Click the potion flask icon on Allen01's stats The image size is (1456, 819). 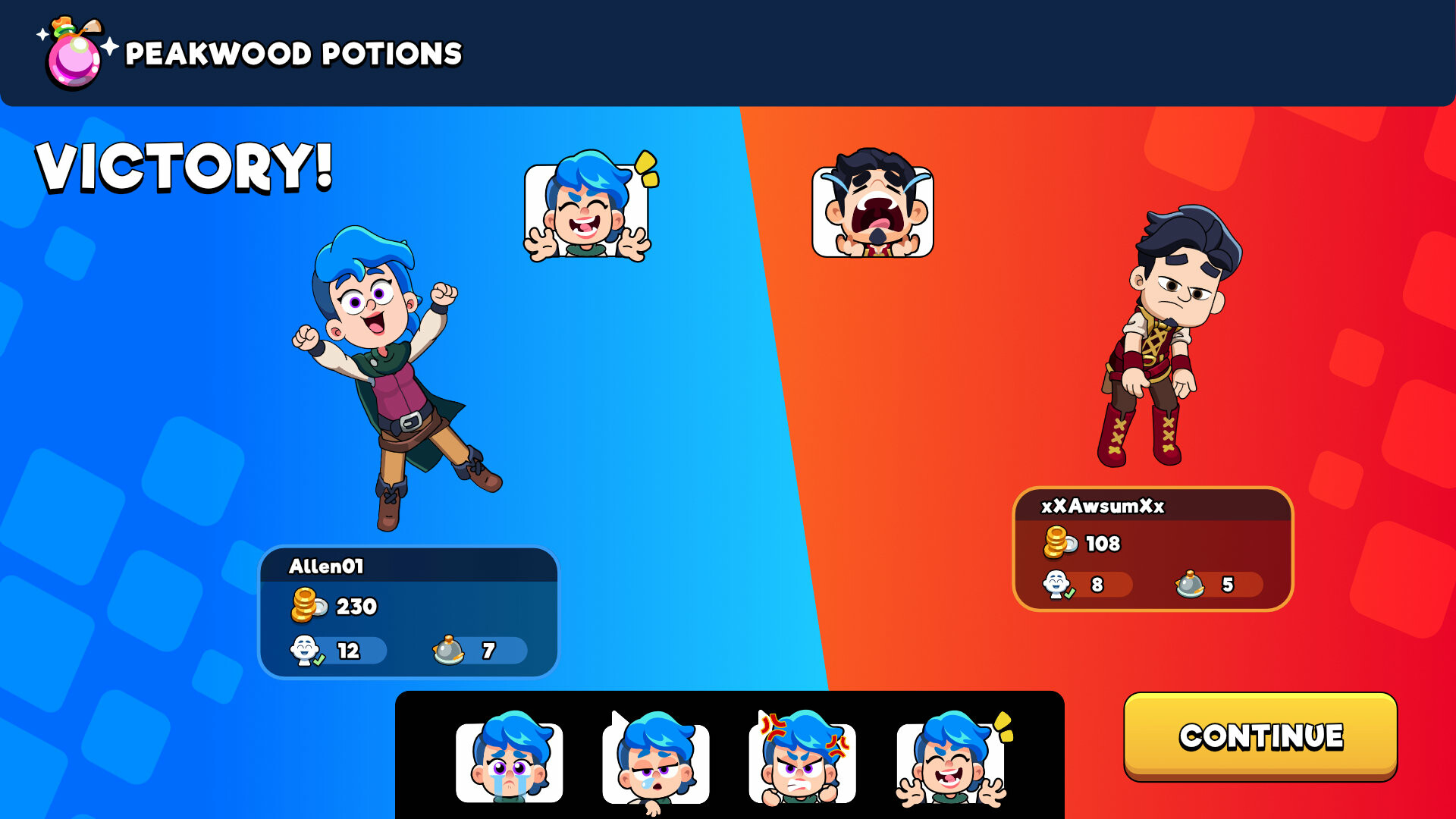coord(447,650)
